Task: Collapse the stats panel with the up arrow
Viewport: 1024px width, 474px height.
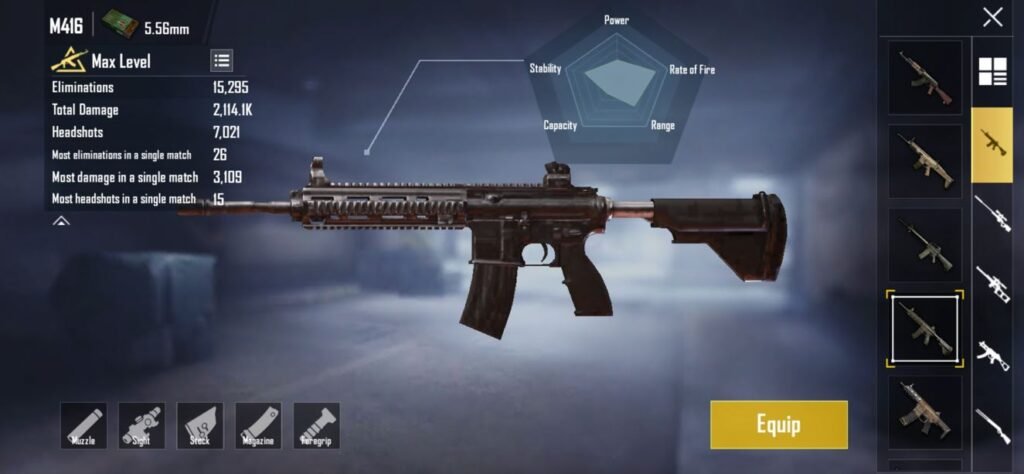Action: pyautogui.click(x=61, y=221)
